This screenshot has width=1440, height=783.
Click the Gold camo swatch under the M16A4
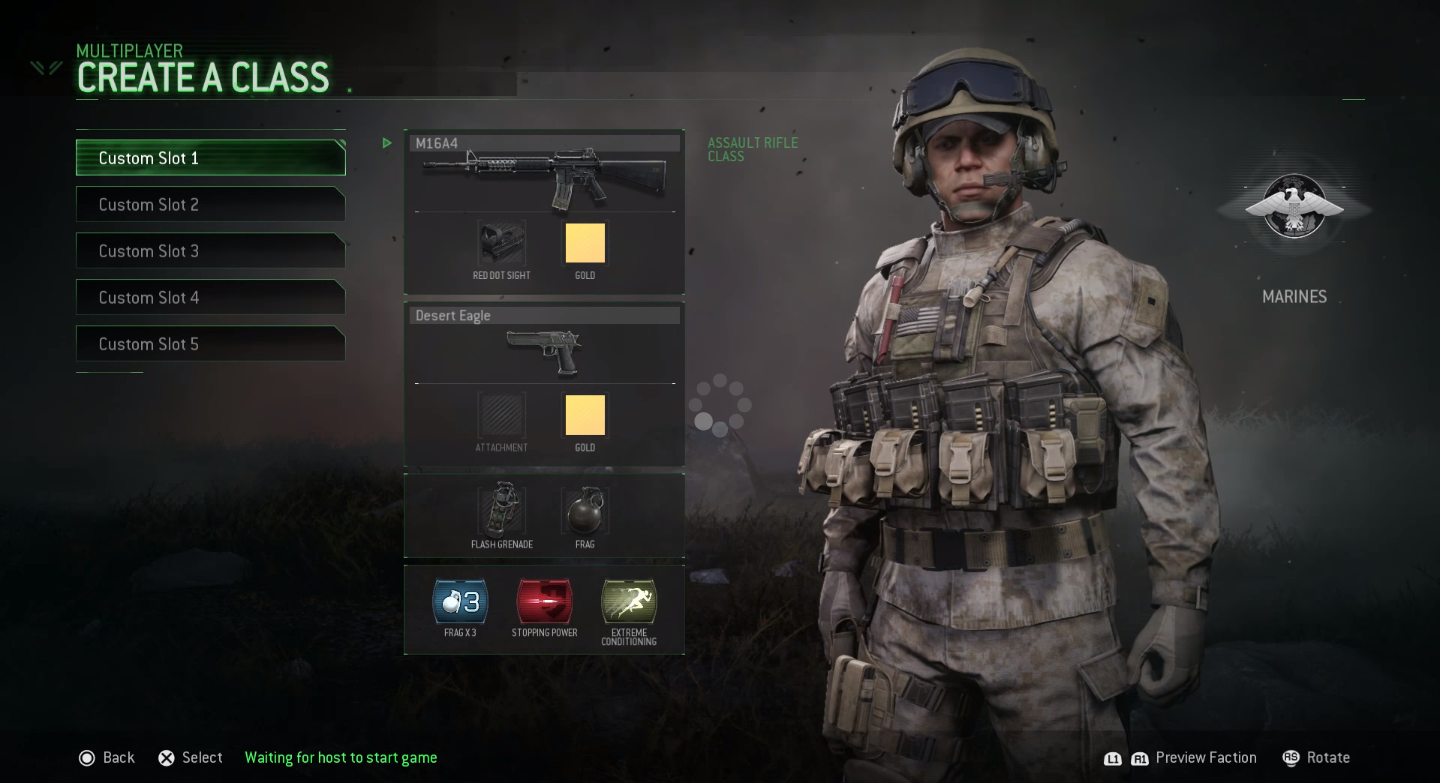point(584,243)
